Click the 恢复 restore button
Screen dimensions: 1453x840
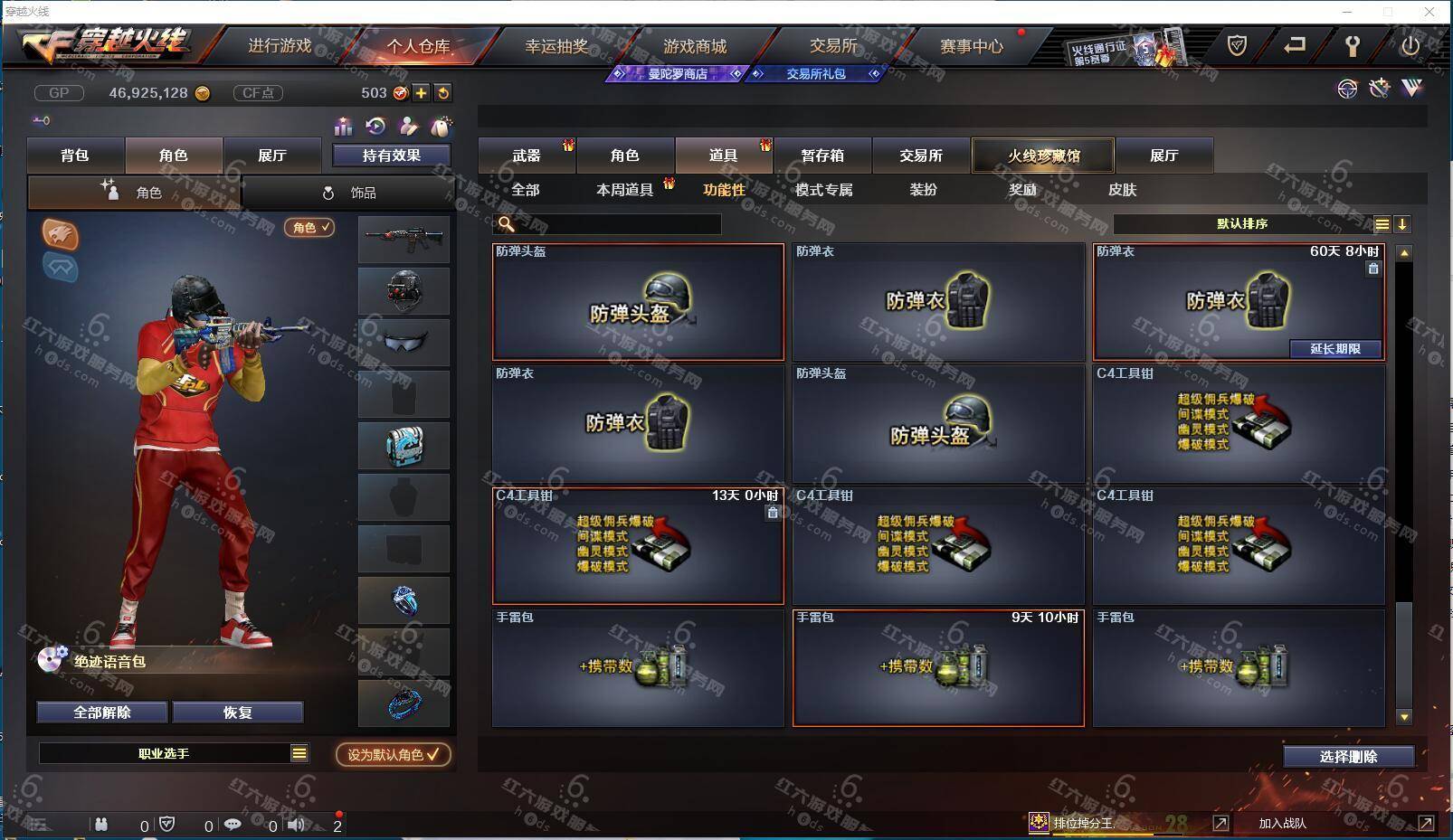pyautogui.click(x=238, y=713)
